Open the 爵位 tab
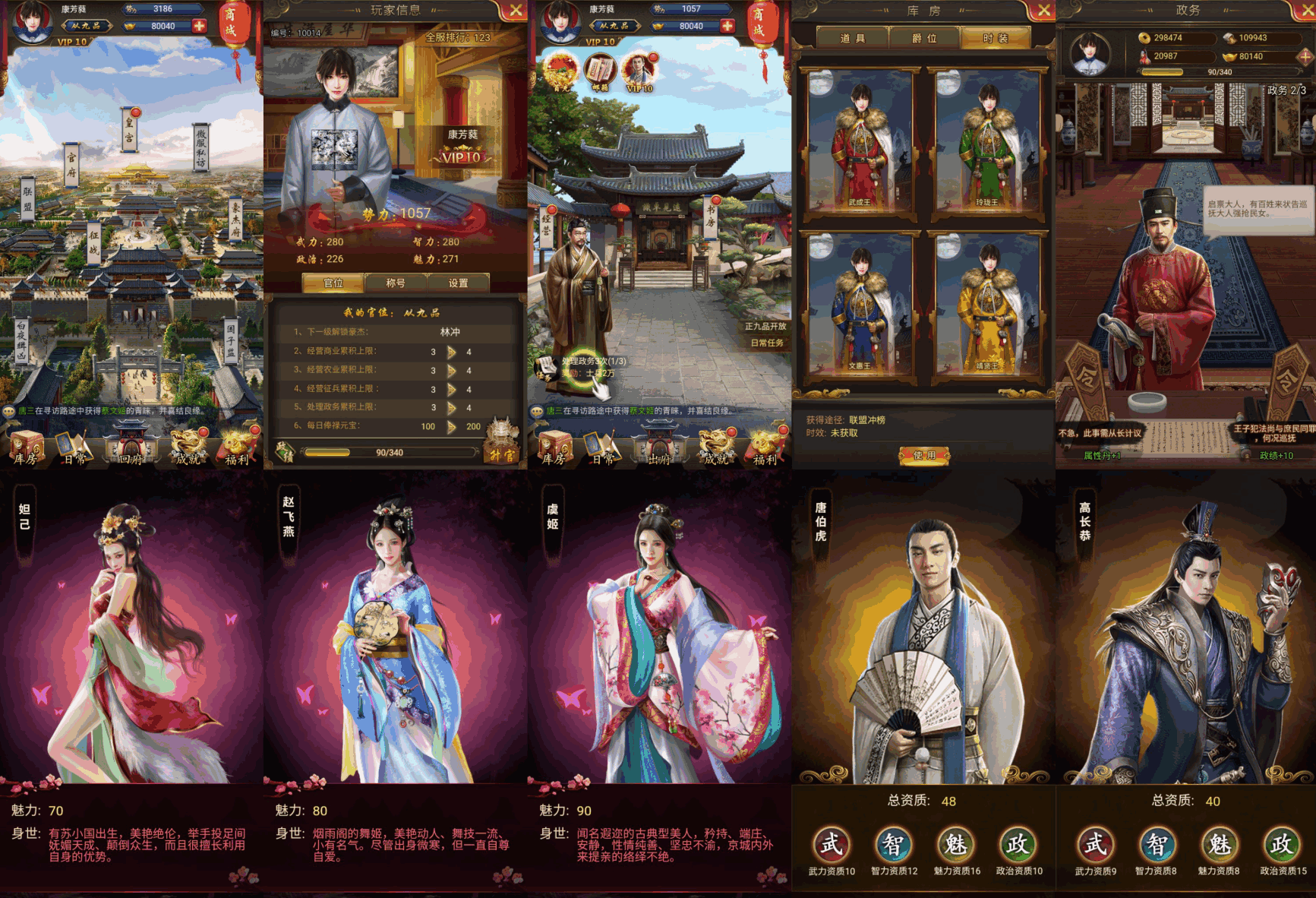The height and width of the screenshot is (898, 1316). pos(924,38)
